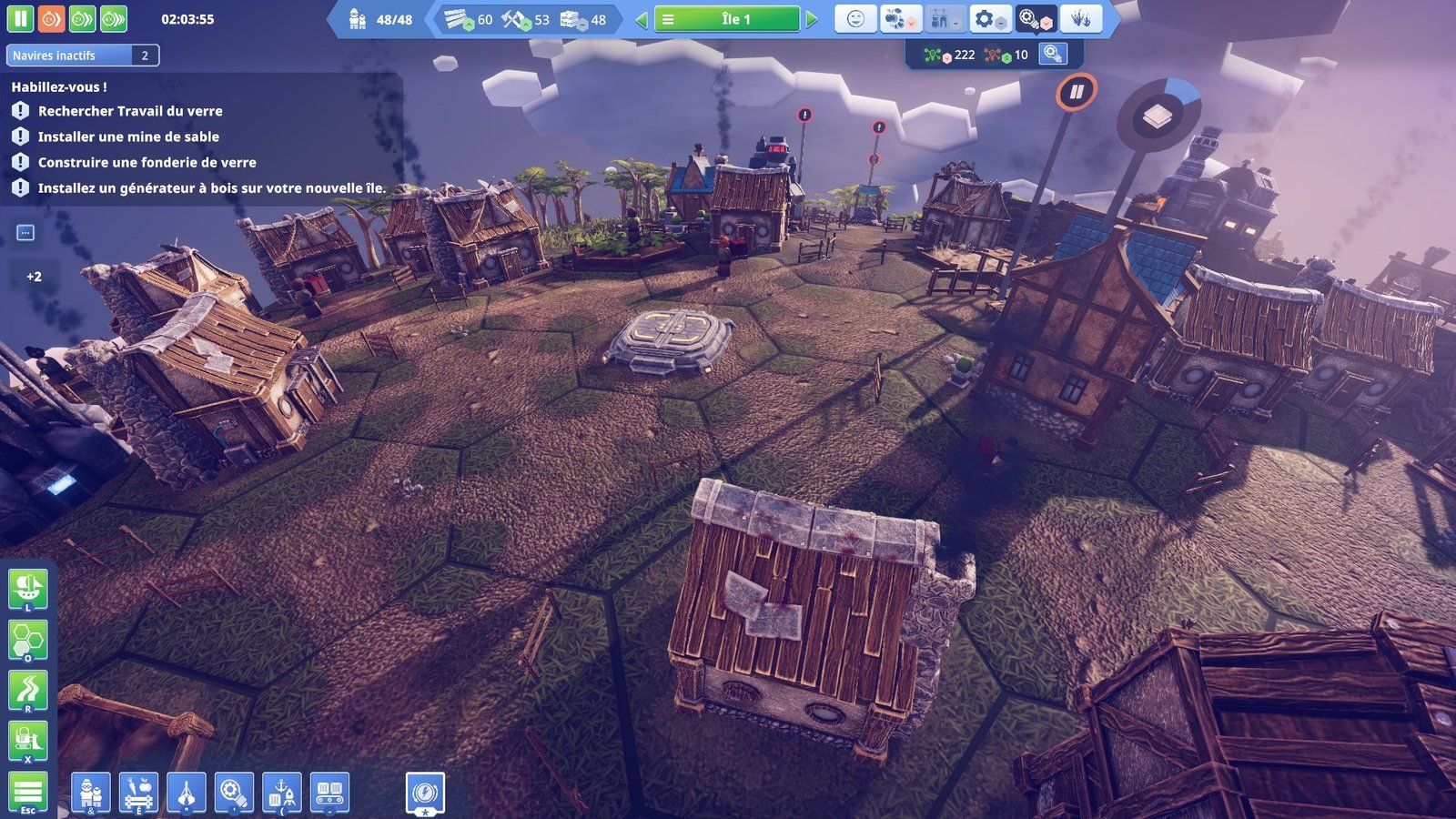This screenshot has width=1456, height=819.
Task: Select objective Installer une mine de sable
Action: (127, 136)
